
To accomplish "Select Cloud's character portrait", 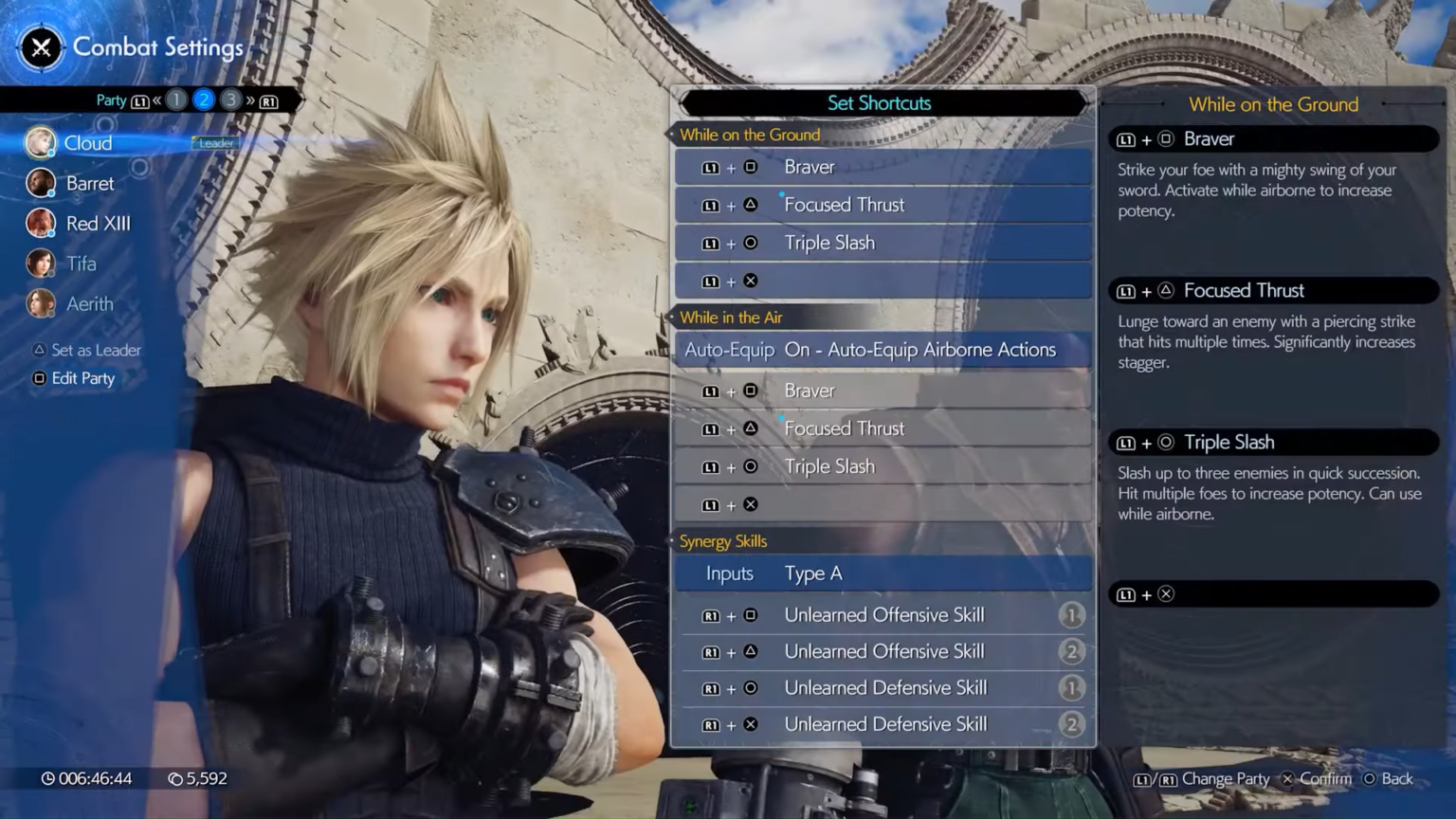I will [40, 142].
